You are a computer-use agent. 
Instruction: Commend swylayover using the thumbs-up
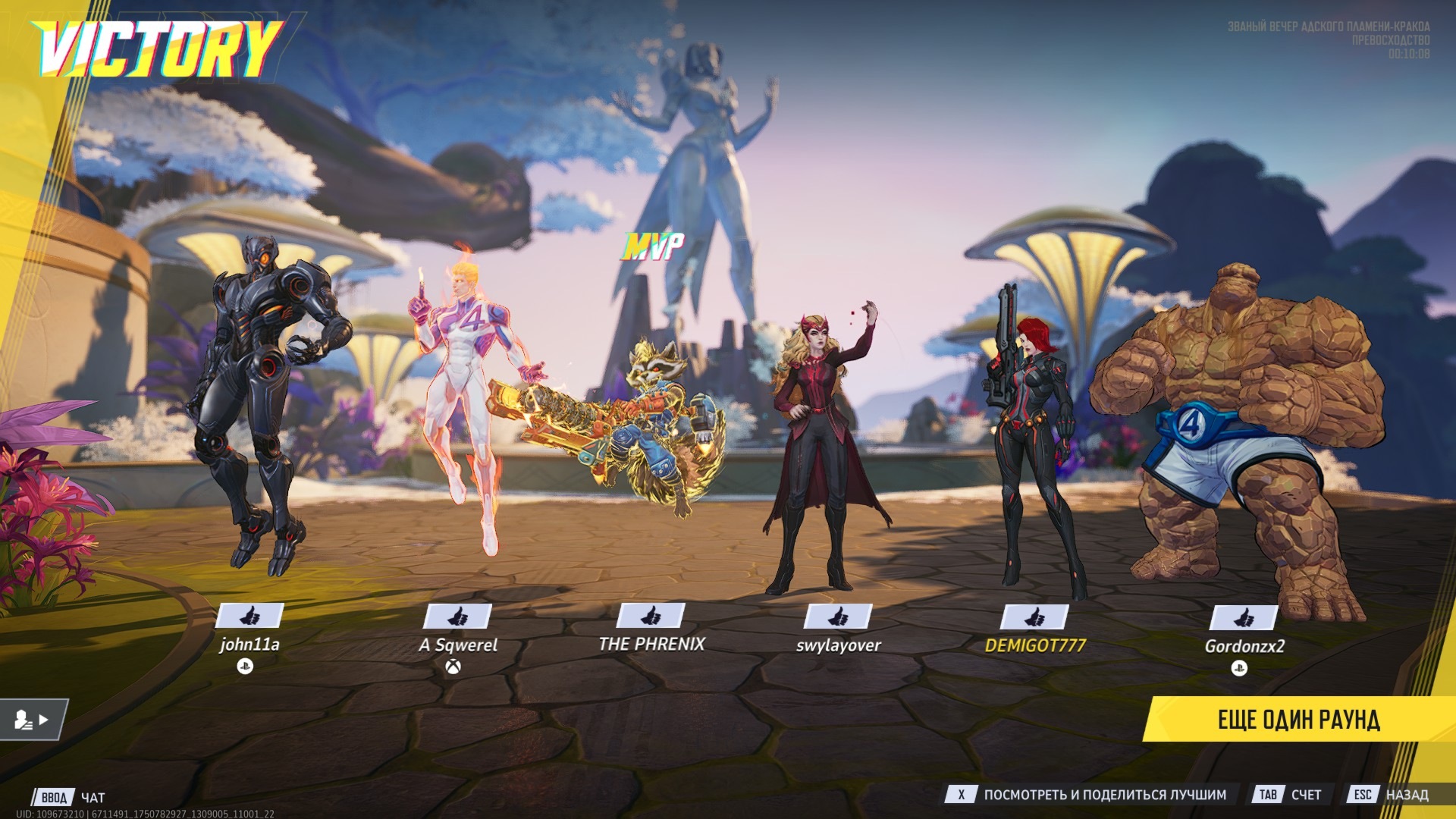(x=838, y=617)
